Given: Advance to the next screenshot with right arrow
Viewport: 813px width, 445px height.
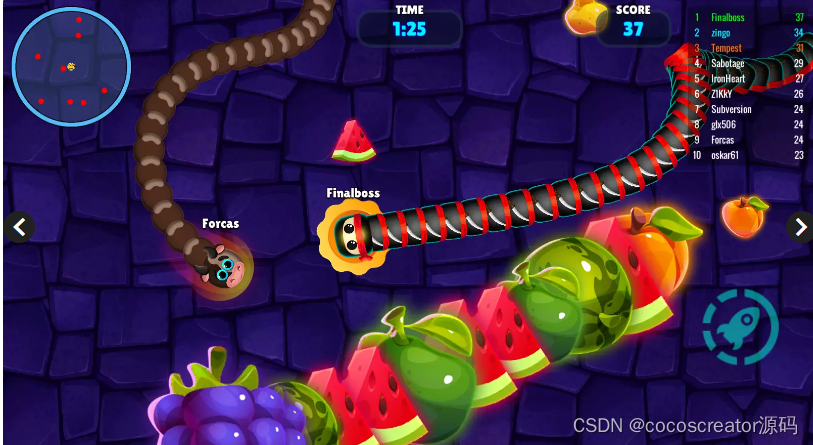Looking at the screenshot, I should pyautogui.click(x=799, y=227).
